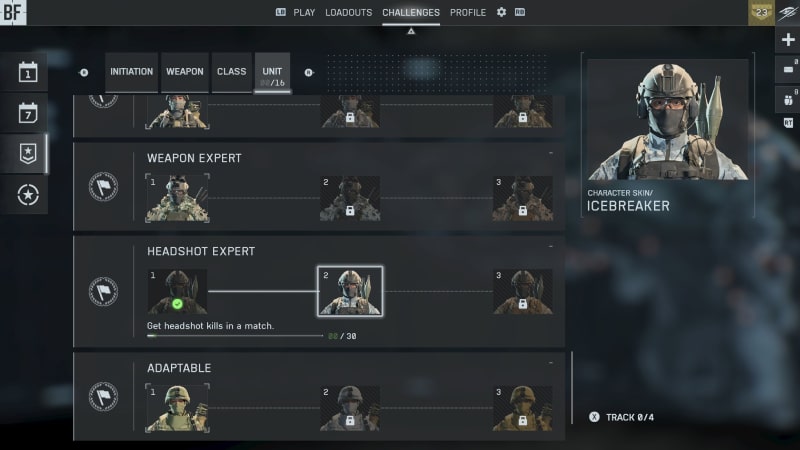
Task: Open the Play menu
Action: [304, 13]
